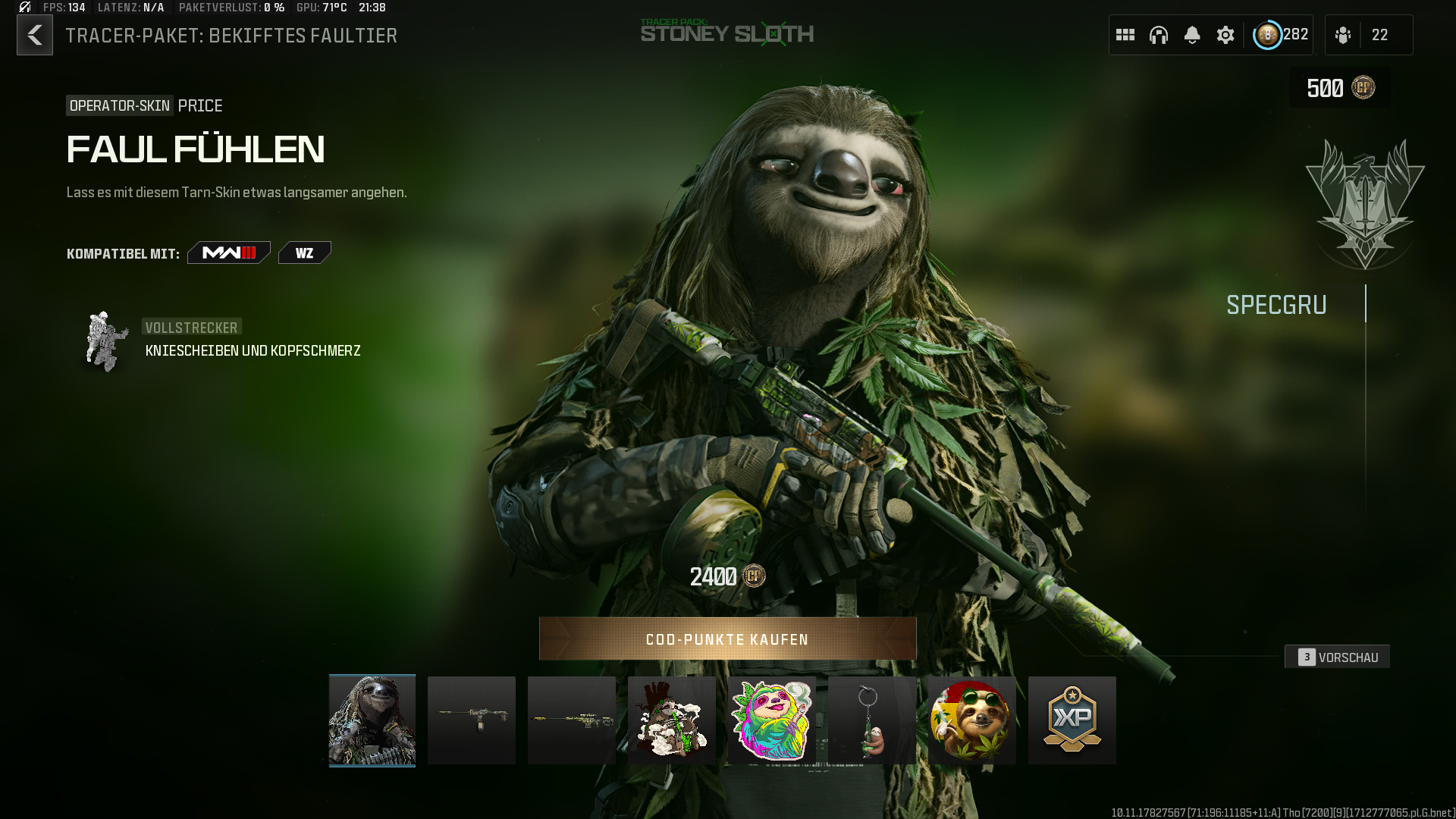This screenshot has height=819, width=1456.
Task: Select the Kniescheiben und Kopfschmerz finishing move
Action: (252, 350)
